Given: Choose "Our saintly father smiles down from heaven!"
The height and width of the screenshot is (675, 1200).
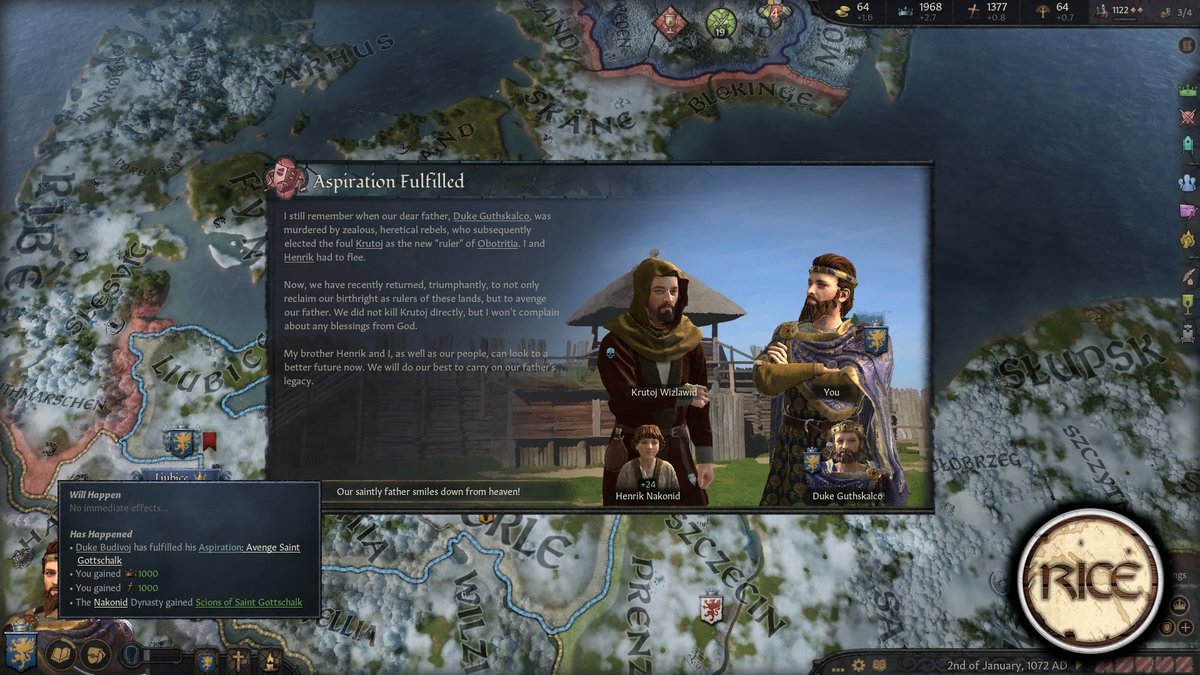Looking at the screenshot, I should [428, 491].
